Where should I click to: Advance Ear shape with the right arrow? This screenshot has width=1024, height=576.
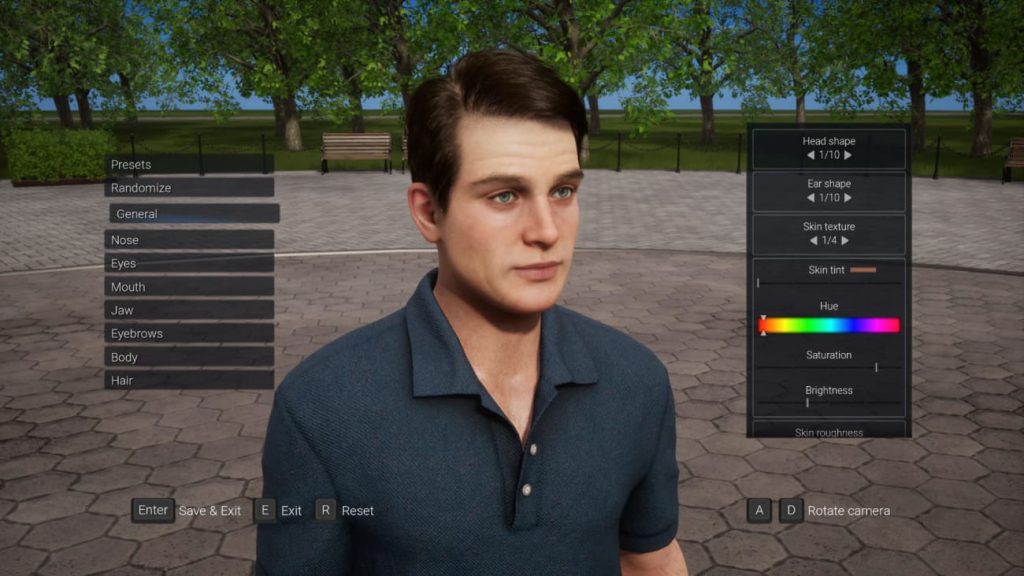[848, 198]
